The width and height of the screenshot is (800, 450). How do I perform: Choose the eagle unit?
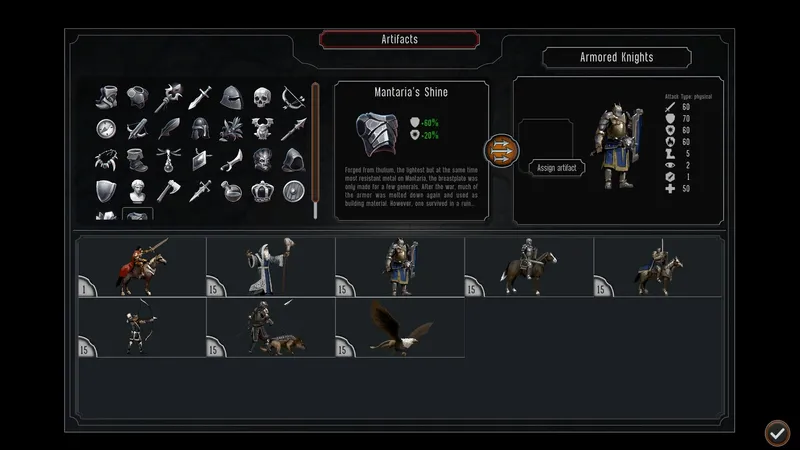399,327
